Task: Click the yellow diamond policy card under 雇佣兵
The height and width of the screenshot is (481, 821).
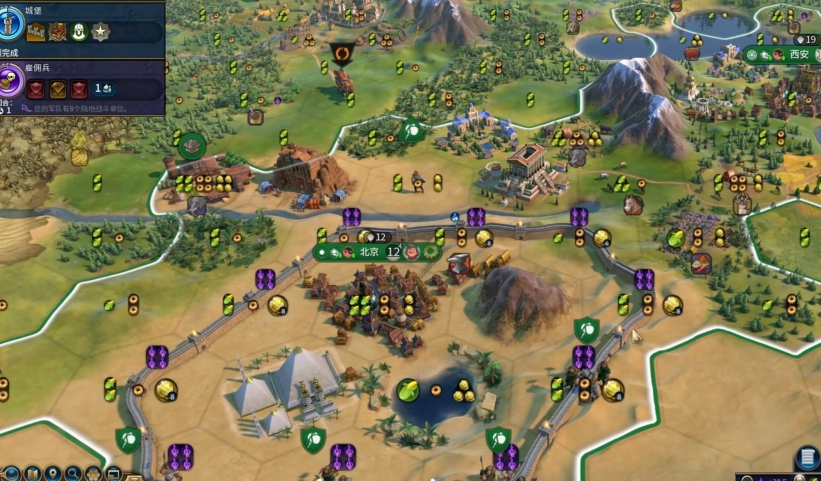Action: coord(59,89)
